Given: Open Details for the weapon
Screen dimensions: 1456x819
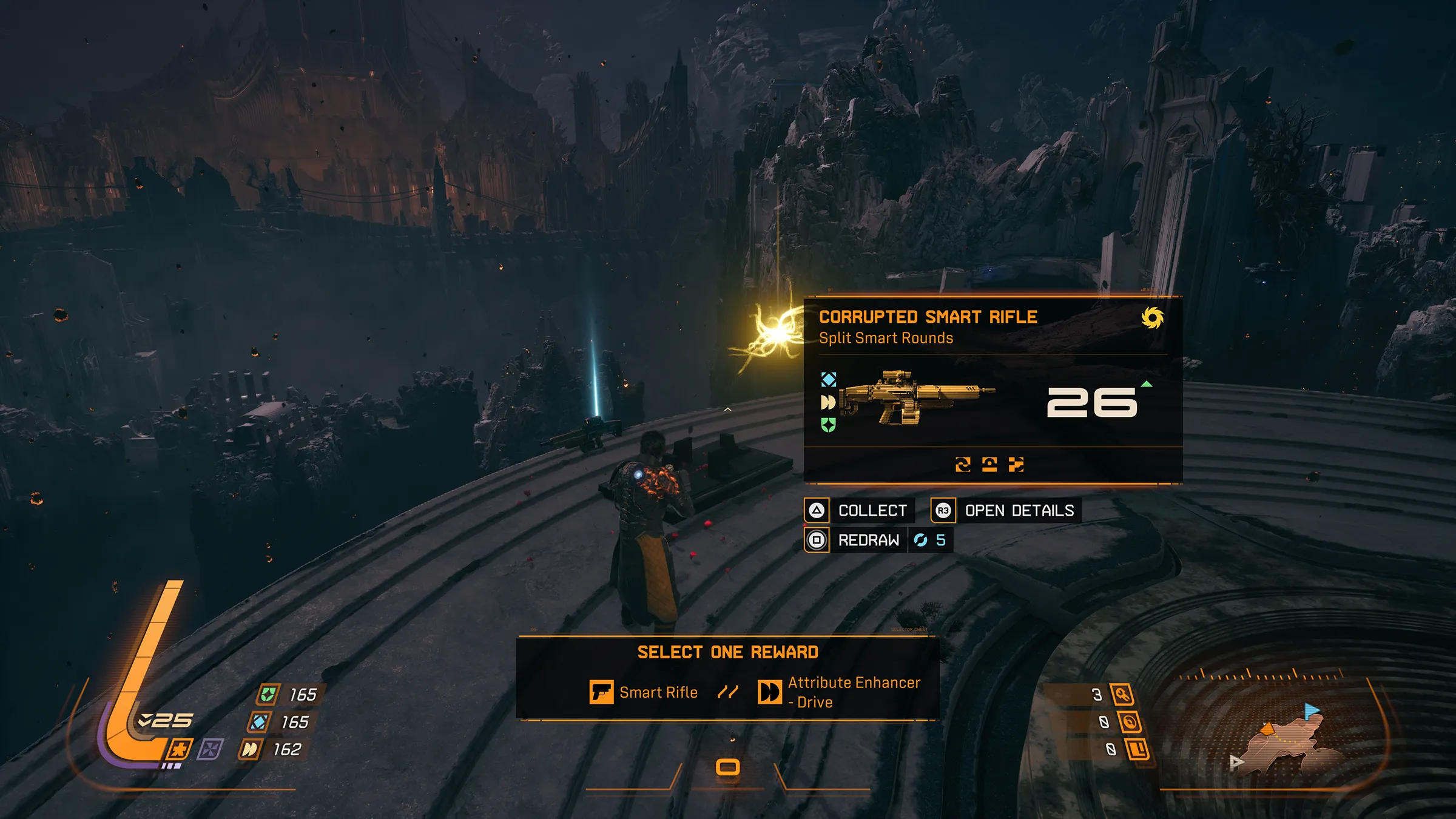Looking at the screenshot, I should 1006,510.
